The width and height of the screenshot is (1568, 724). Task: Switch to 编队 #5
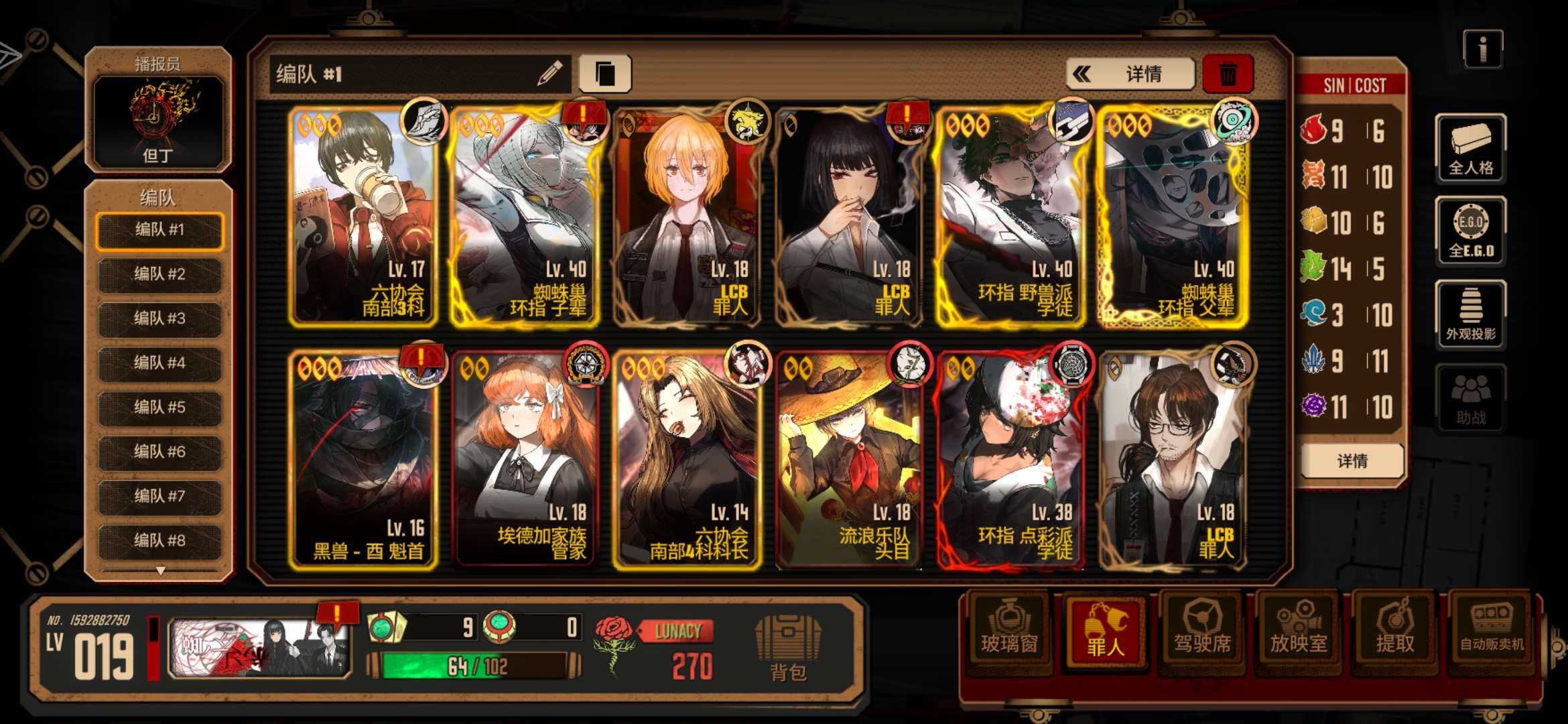(x=159, y=407)
